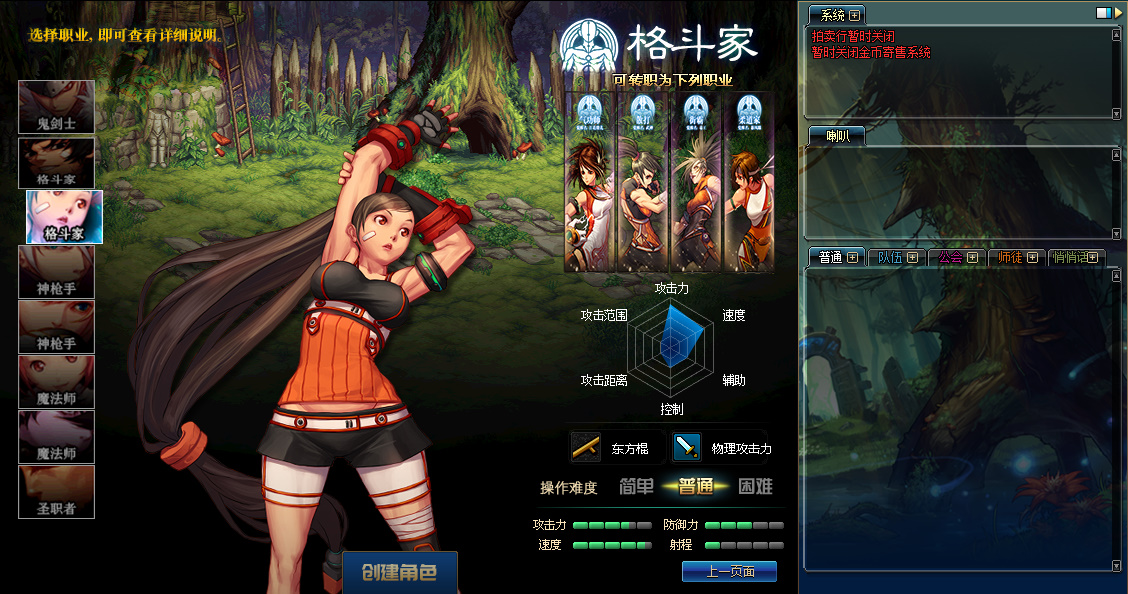The image size is (1128, 594).
Task: Click the highlighted 格斗家 class portrait
Action: click(64, 217)
